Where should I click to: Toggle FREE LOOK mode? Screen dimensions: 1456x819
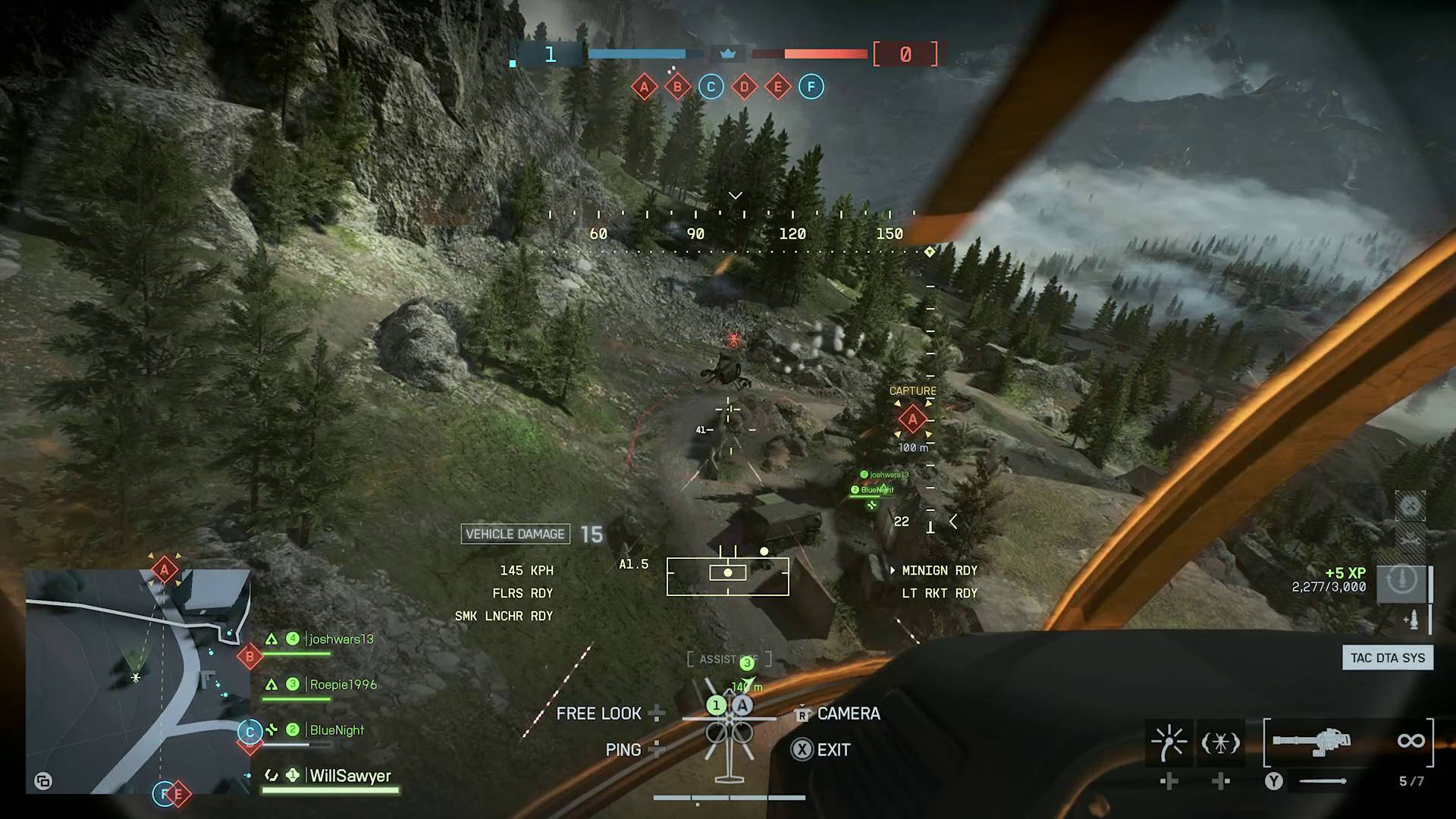coord(599,713)
